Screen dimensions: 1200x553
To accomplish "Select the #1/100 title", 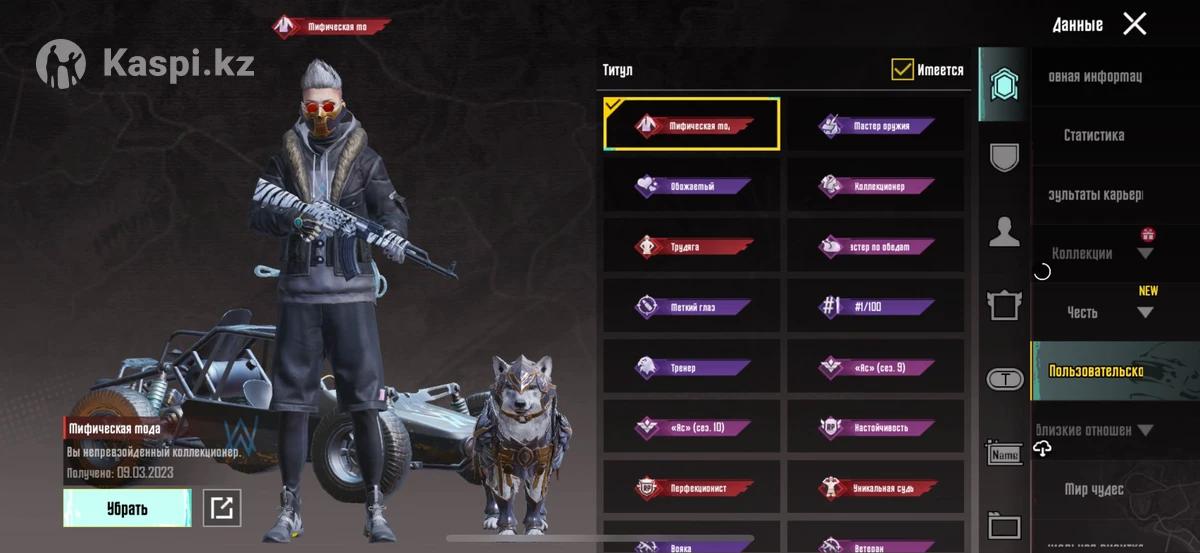I will (877, 306).
